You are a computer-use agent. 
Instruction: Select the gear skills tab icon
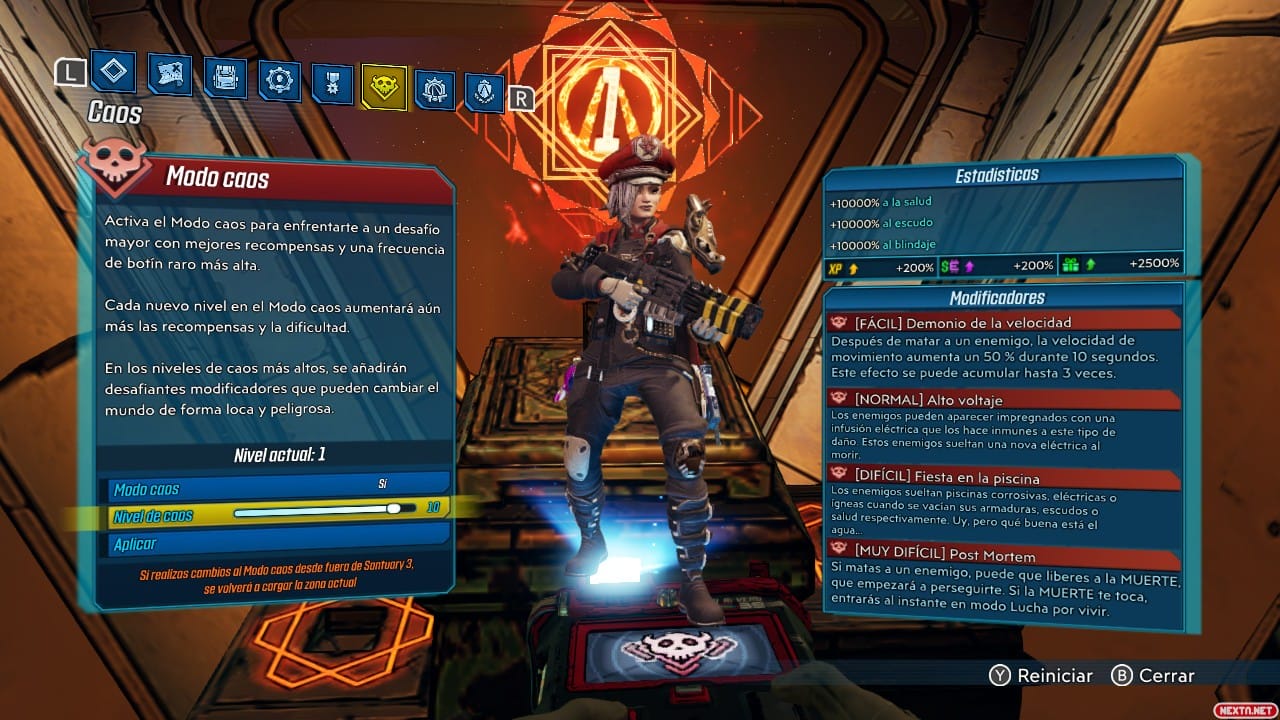279,79
